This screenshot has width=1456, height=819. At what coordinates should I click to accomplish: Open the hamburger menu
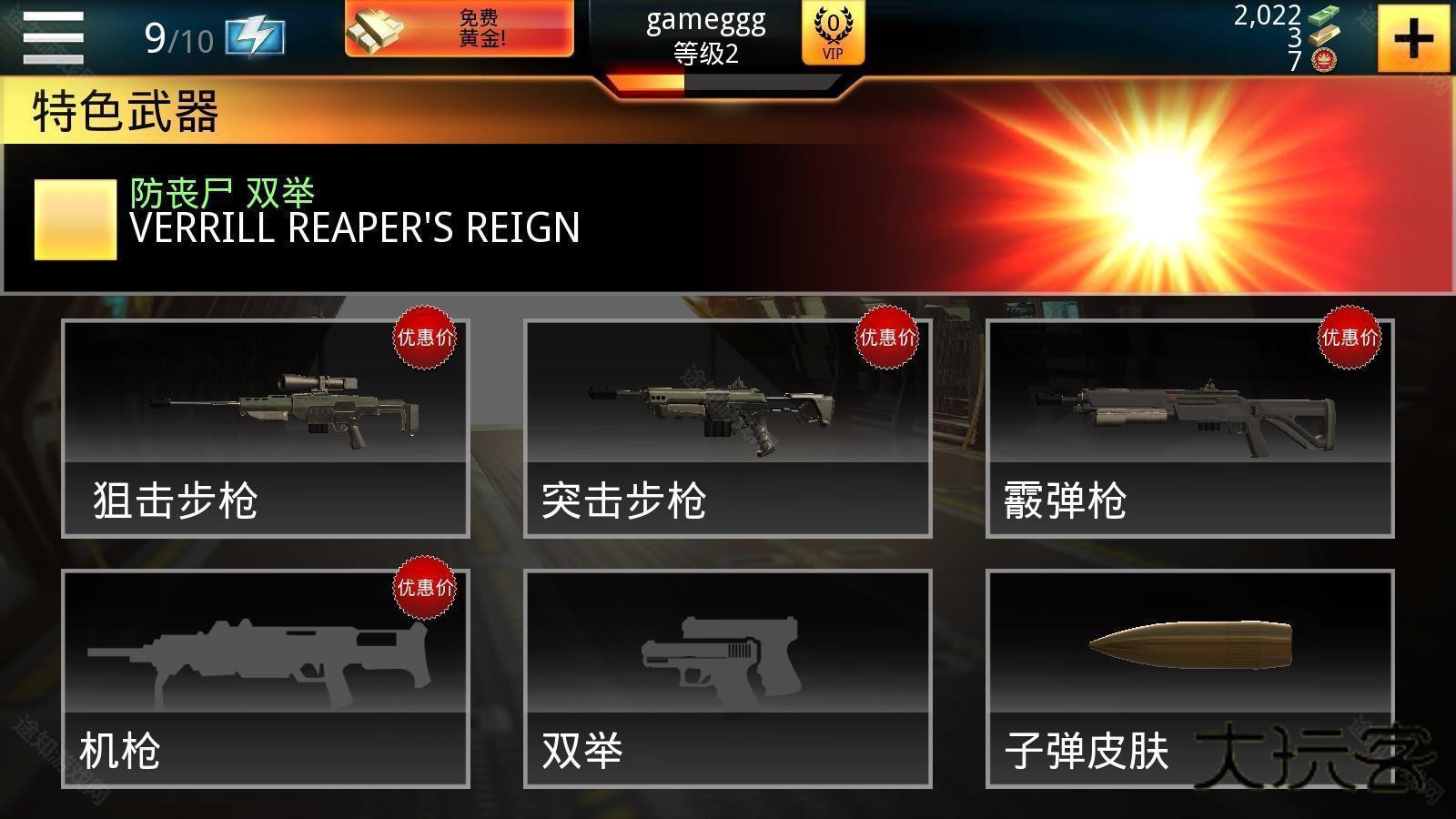pos(52,38)
